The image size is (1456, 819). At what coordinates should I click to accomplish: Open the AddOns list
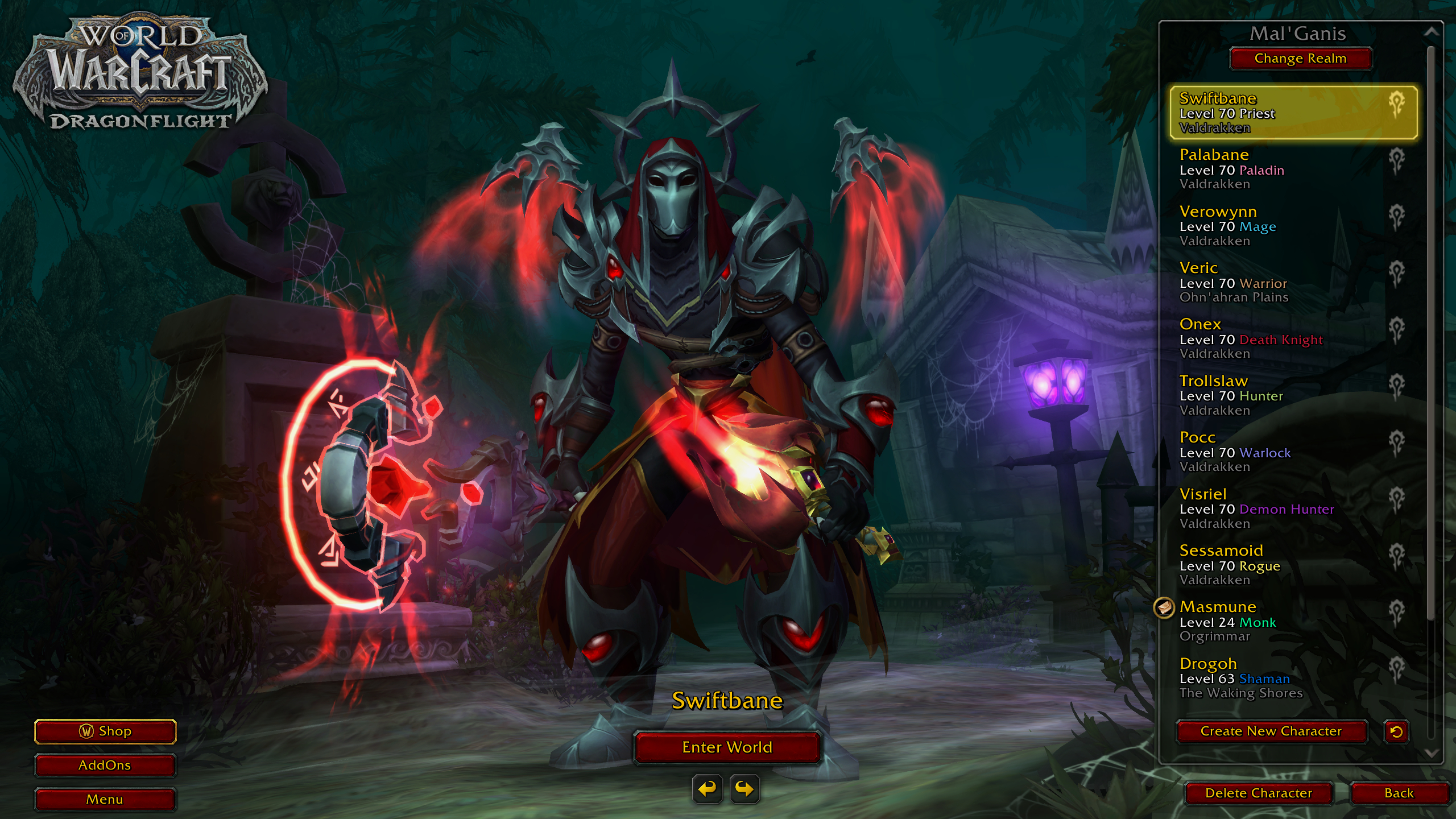(x=105, y=766)
